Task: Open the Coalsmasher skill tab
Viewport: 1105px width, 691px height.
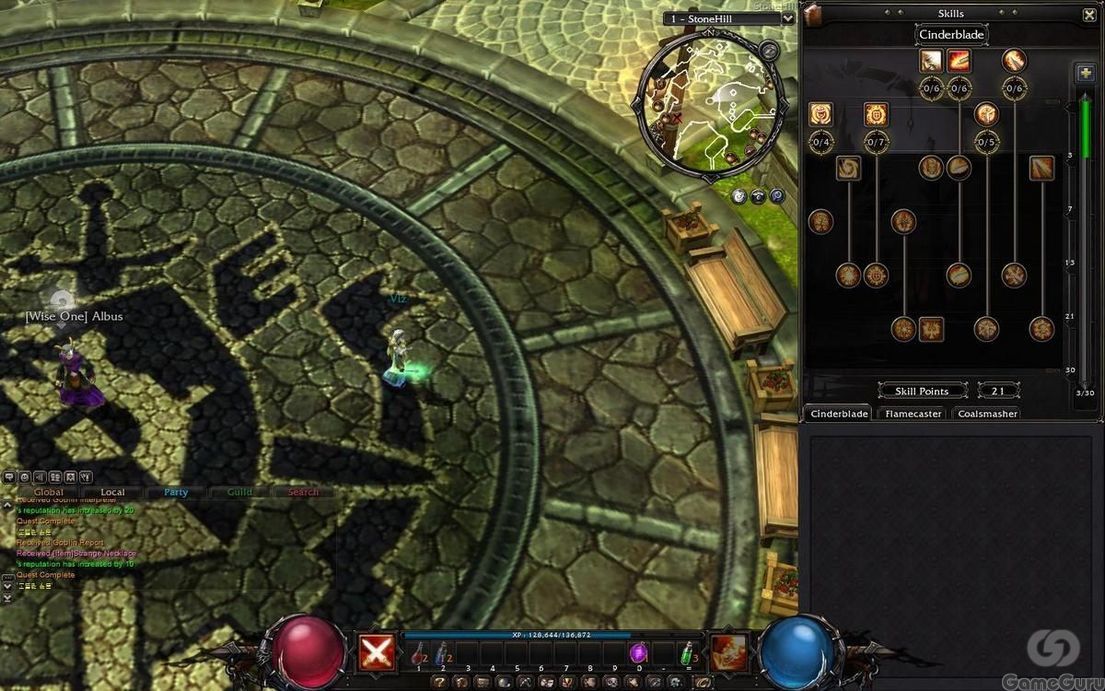Action: [987, 413]
